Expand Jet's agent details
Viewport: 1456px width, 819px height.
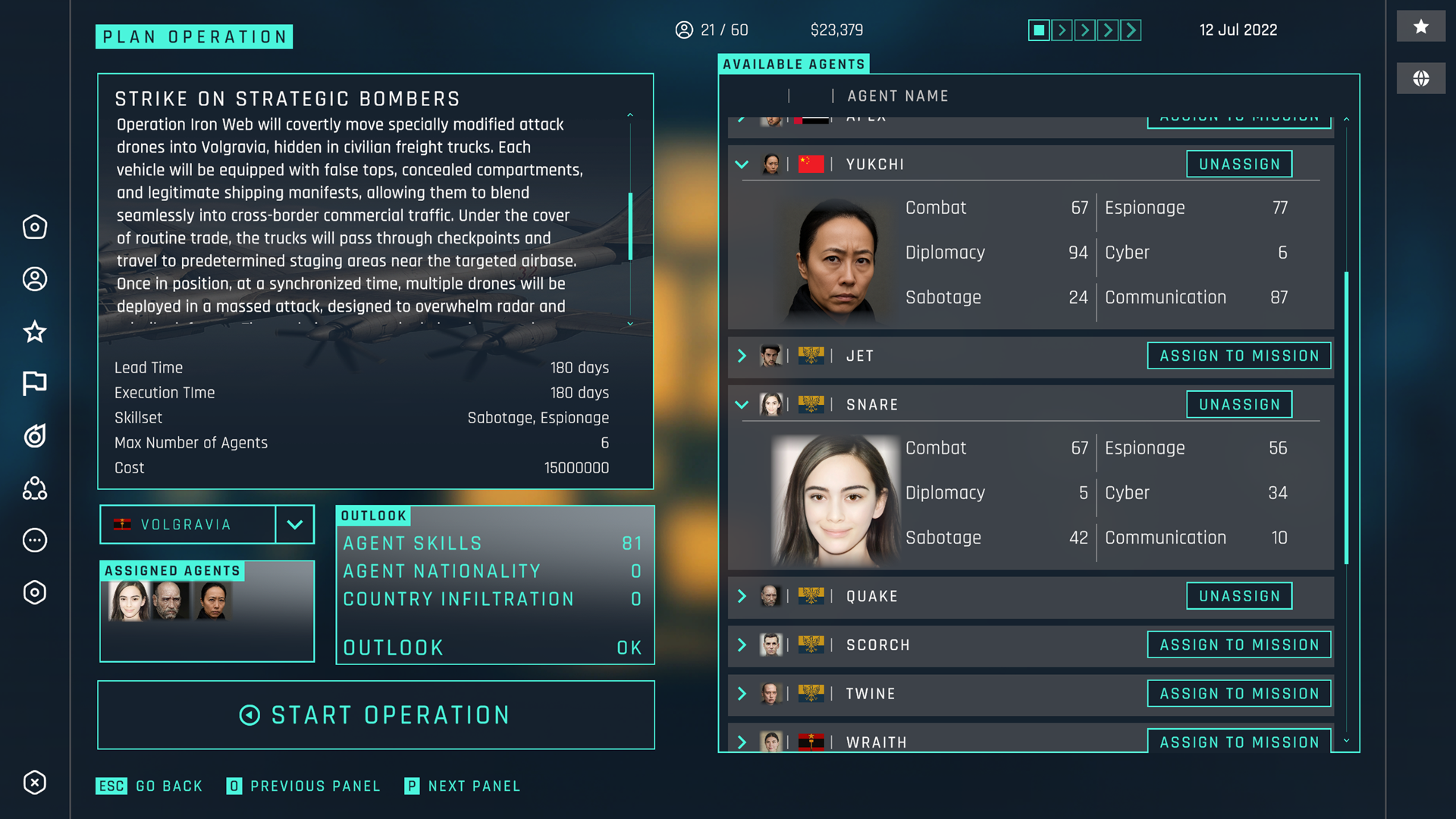pyautogui.click(x=742, y=356)
